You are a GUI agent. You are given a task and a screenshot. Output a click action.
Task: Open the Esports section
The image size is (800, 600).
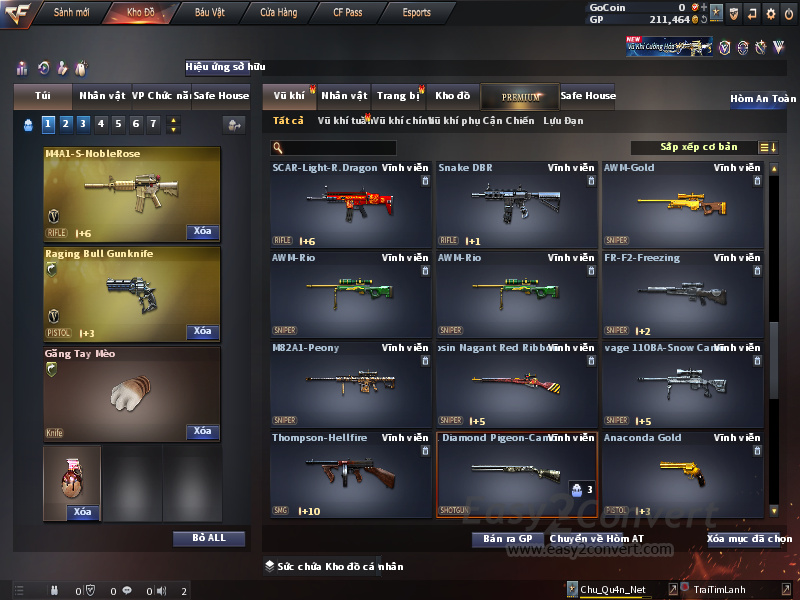pyautogui.click(x=416, y=13)
